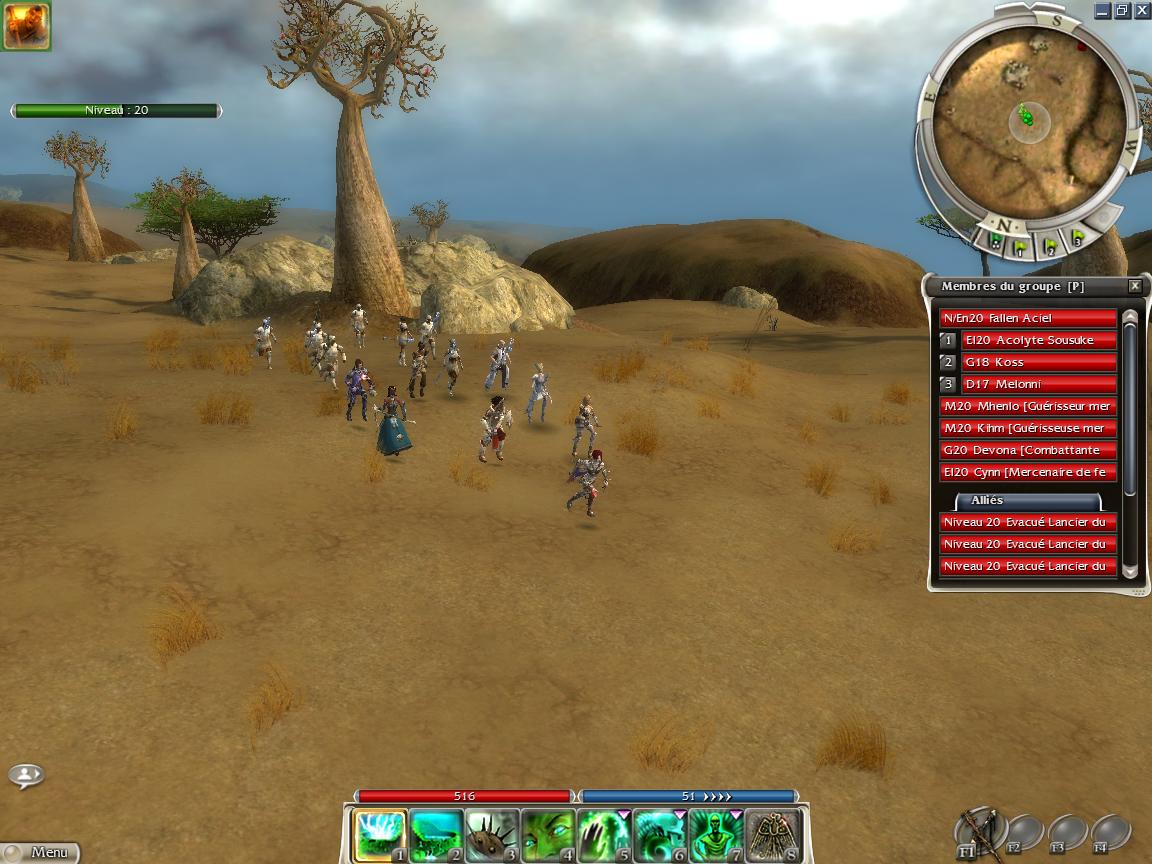Cast skill 6 with the teal swirl icon

point(661,835)
